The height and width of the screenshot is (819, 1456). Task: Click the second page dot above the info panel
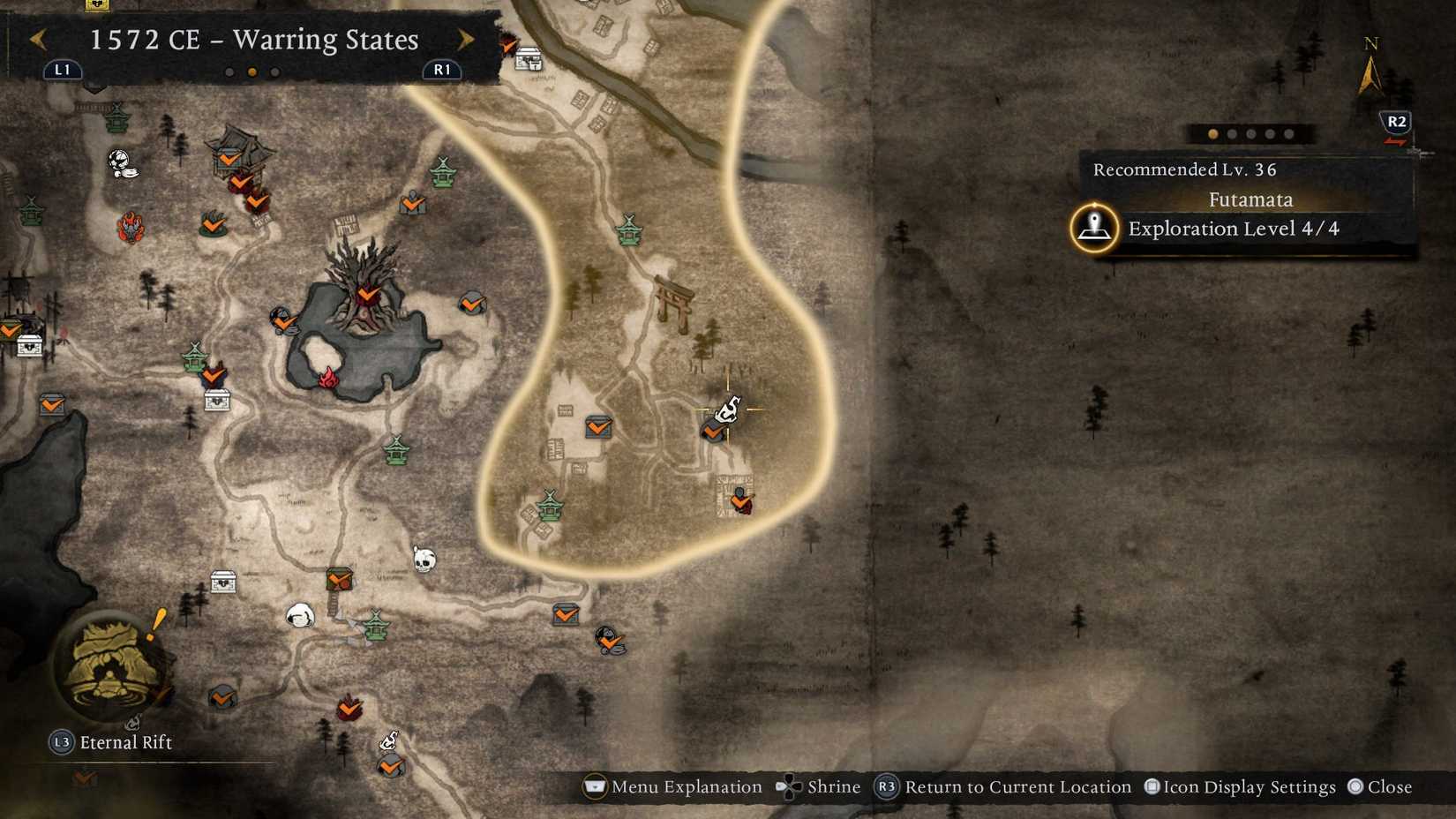tap(1230, 134)
